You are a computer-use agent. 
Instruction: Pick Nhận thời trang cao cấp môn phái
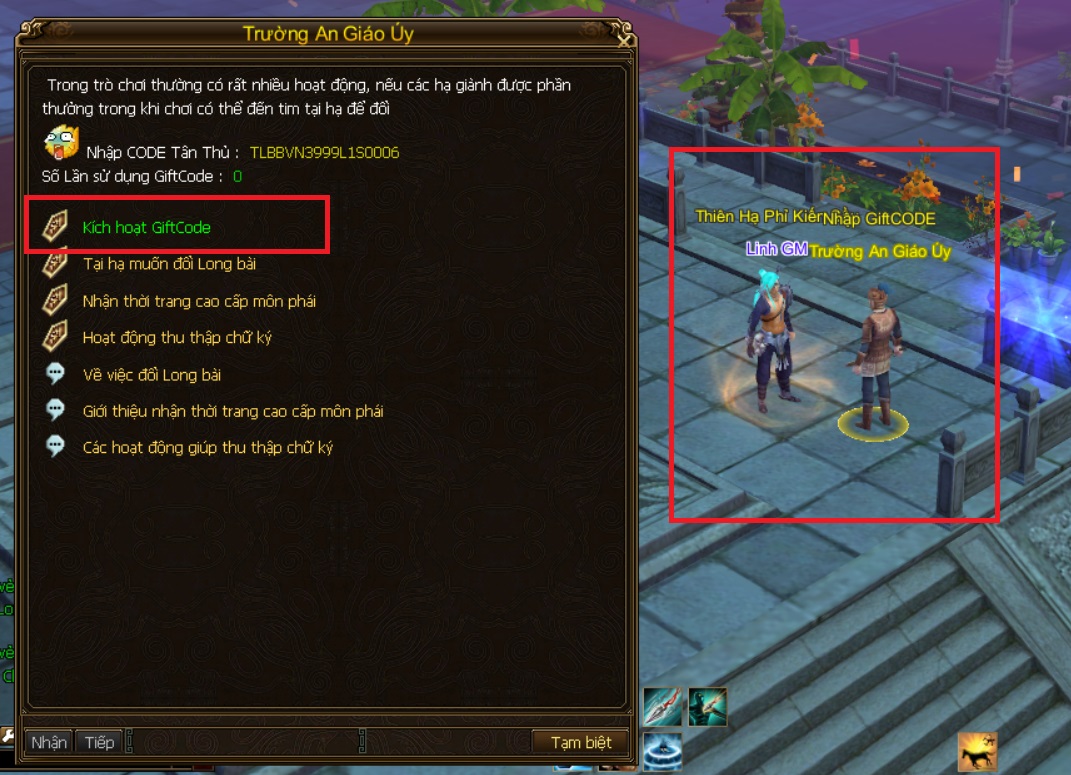199,301
